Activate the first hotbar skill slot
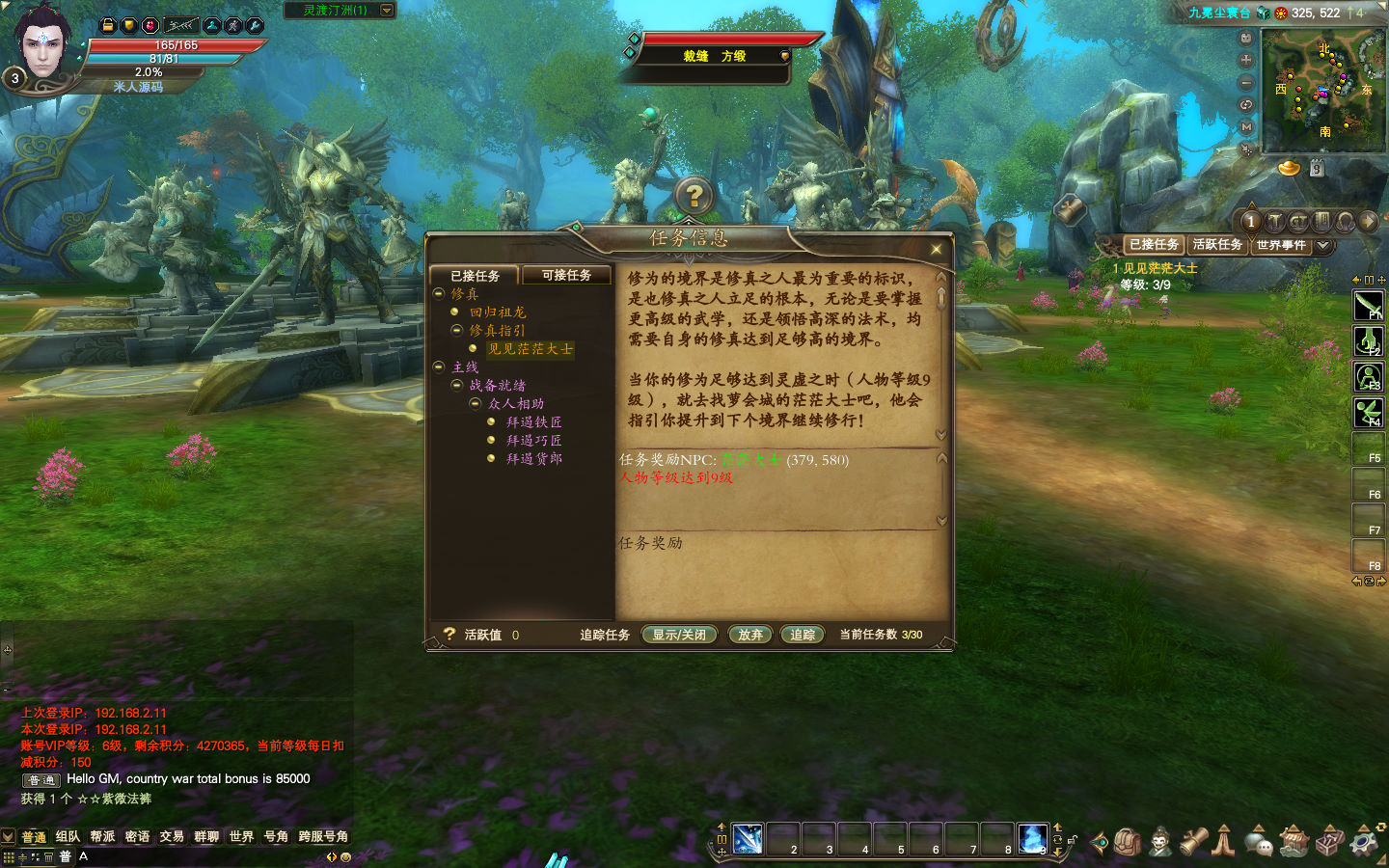 (x=748, y=839)
